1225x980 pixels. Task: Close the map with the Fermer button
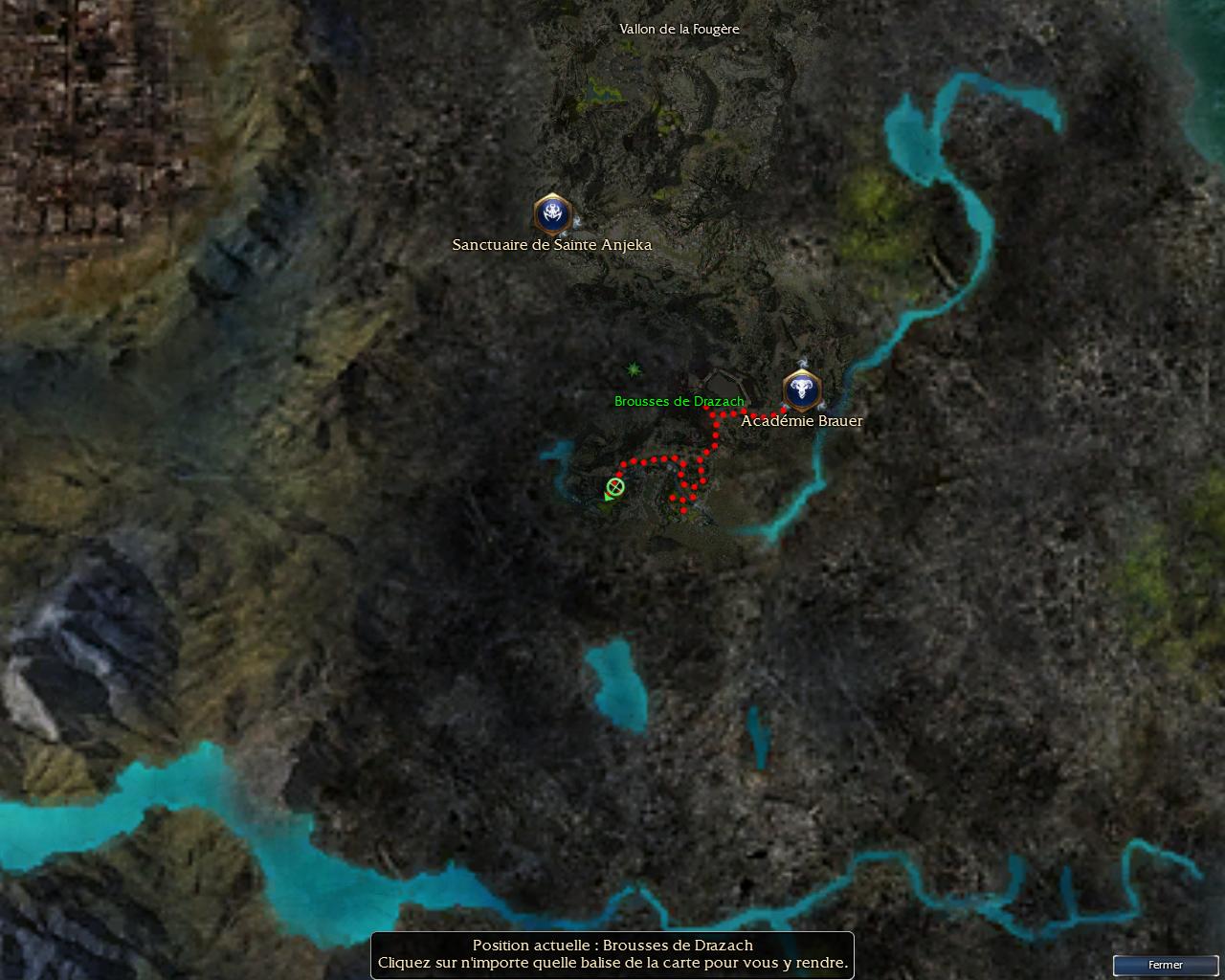(1165, 965)
